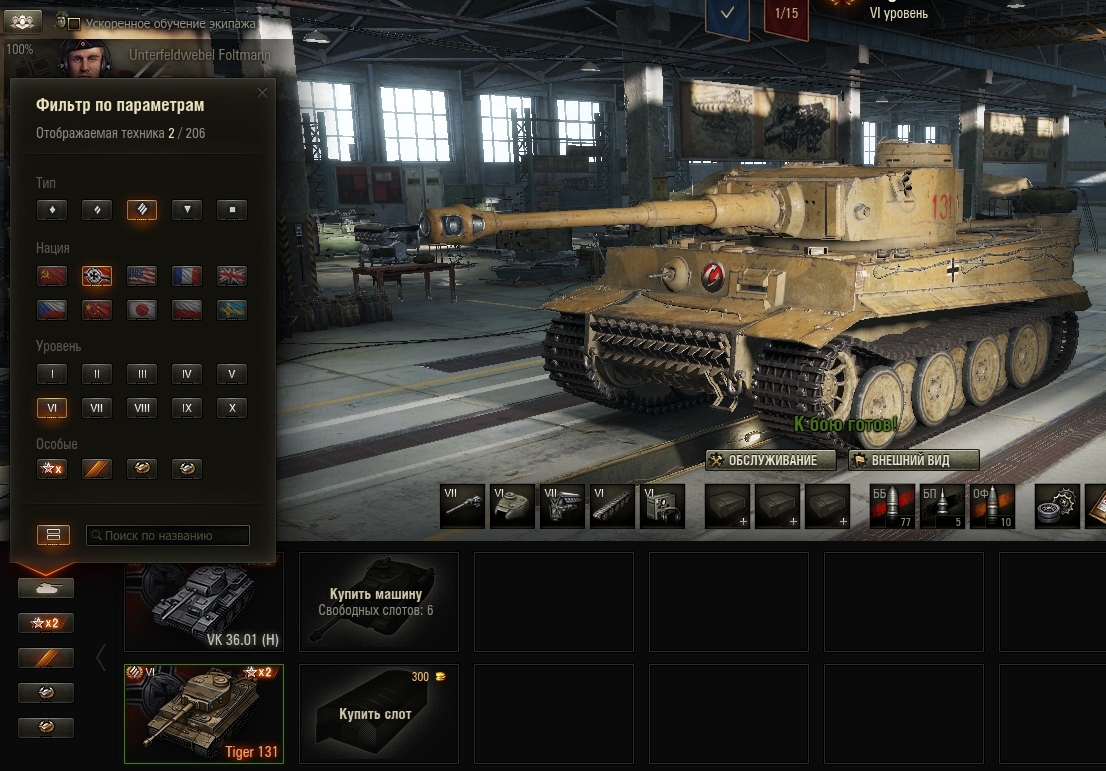Click the vehicle name search field
Image resolution: width=1106 pixels, height=771 pixels.
(x=168, y=536)
